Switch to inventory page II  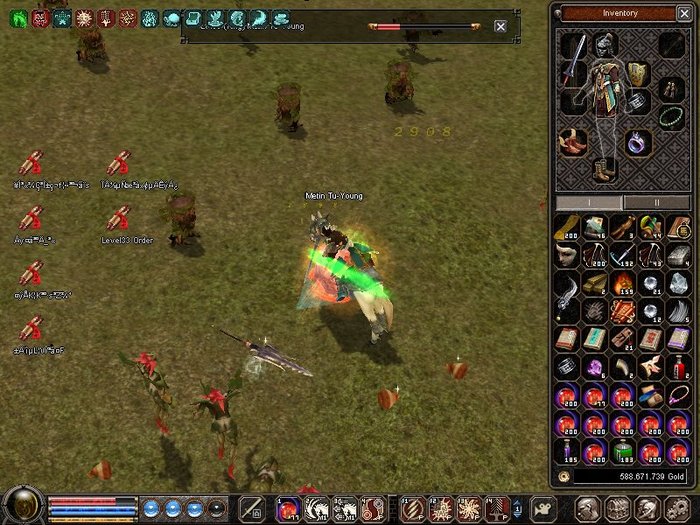click(x=656, y=202)
